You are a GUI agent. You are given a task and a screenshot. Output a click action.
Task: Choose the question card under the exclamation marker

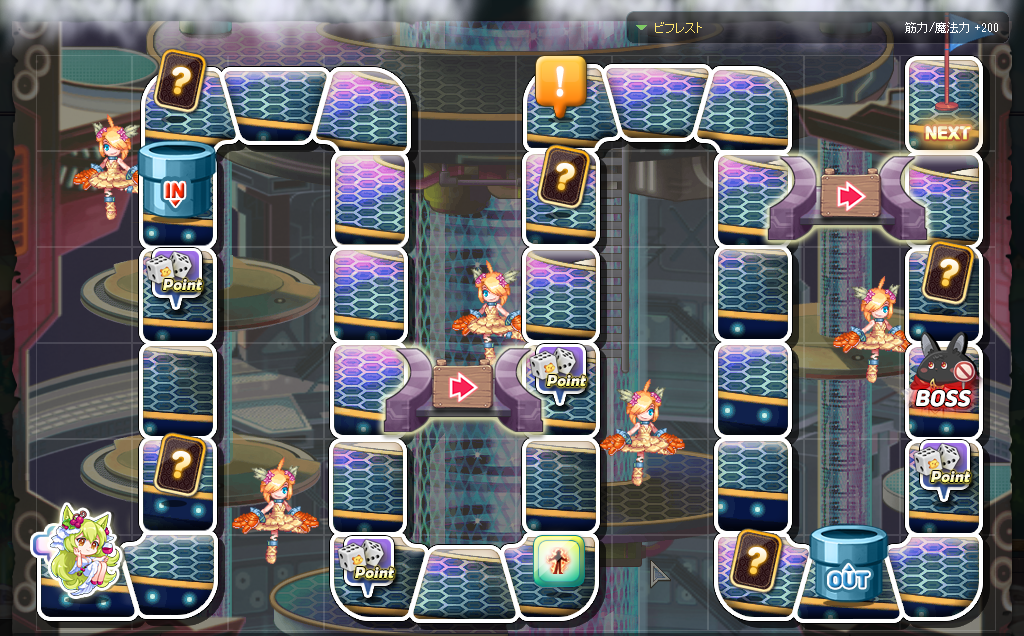coord(564,176)
